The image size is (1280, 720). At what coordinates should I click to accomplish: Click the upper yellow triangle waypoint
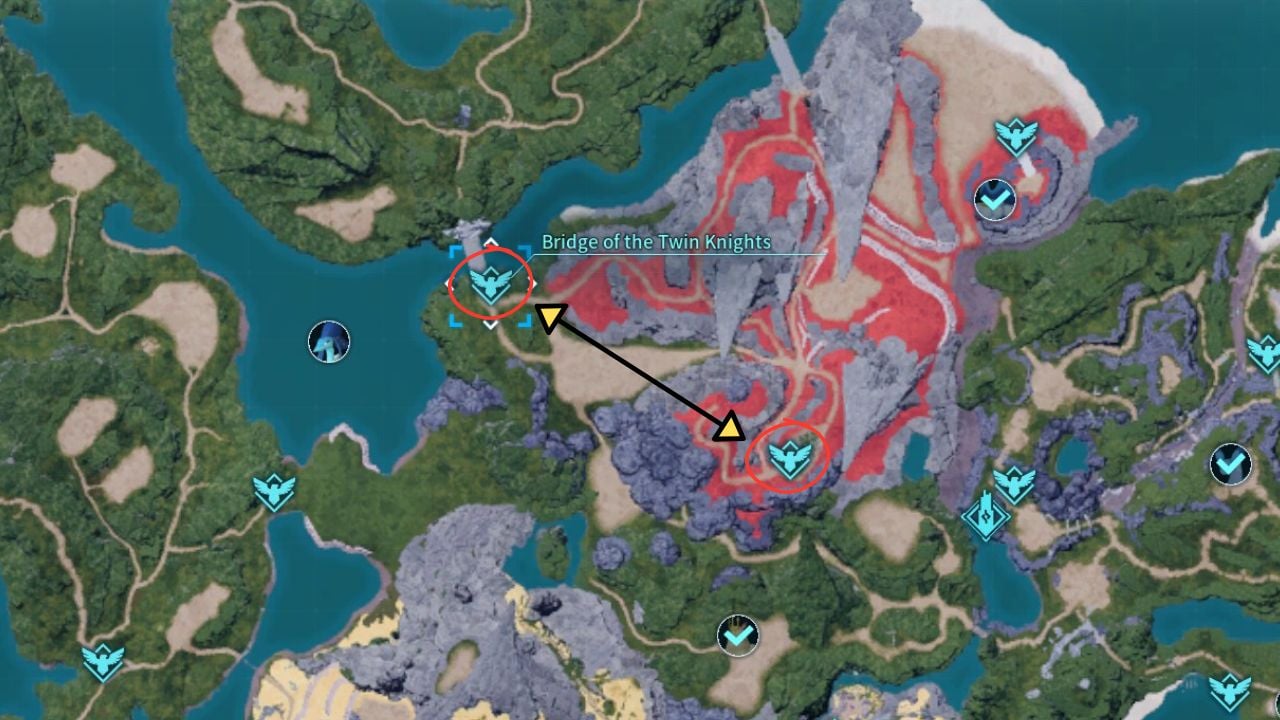(x=553, y=315)
